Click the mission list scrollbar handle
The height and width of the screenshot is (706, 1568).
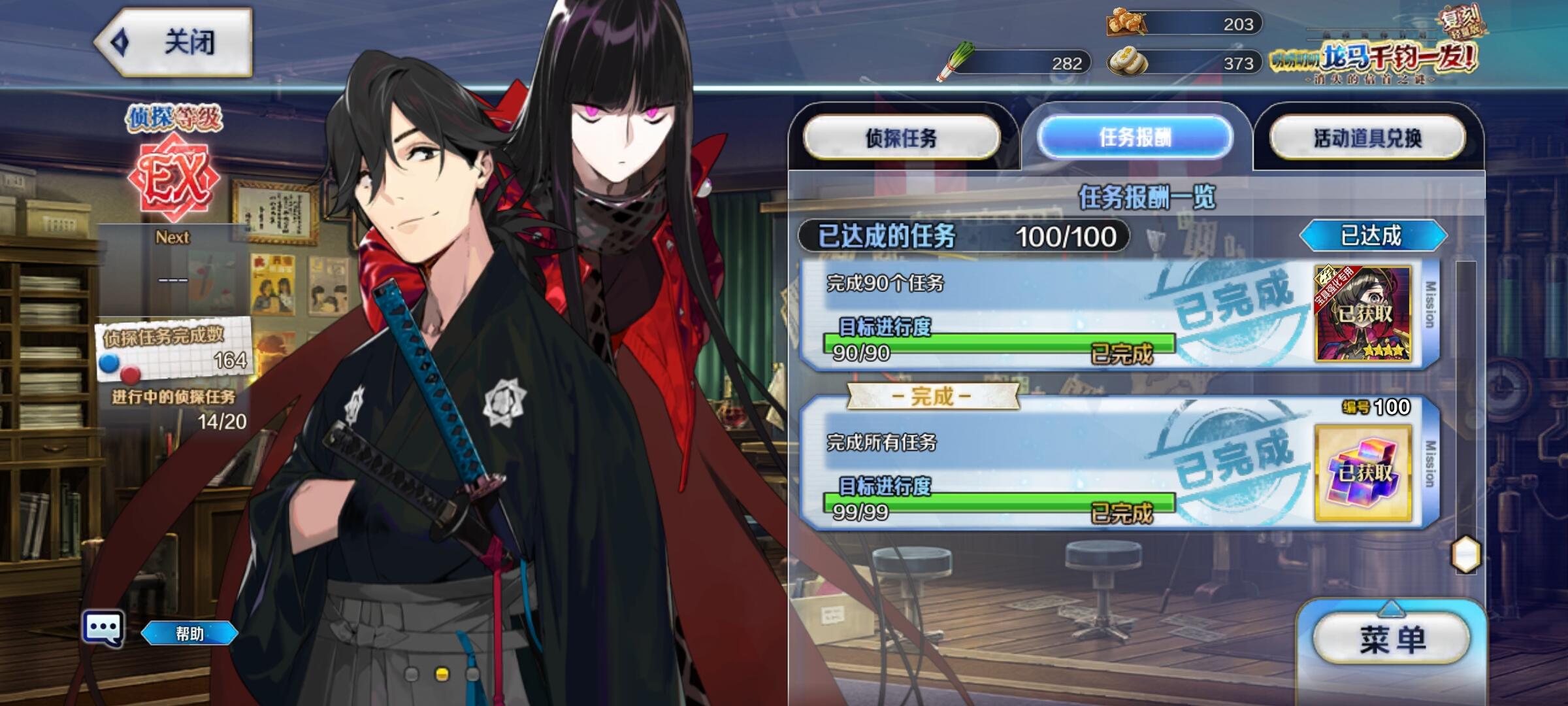tap(1465, 554)
